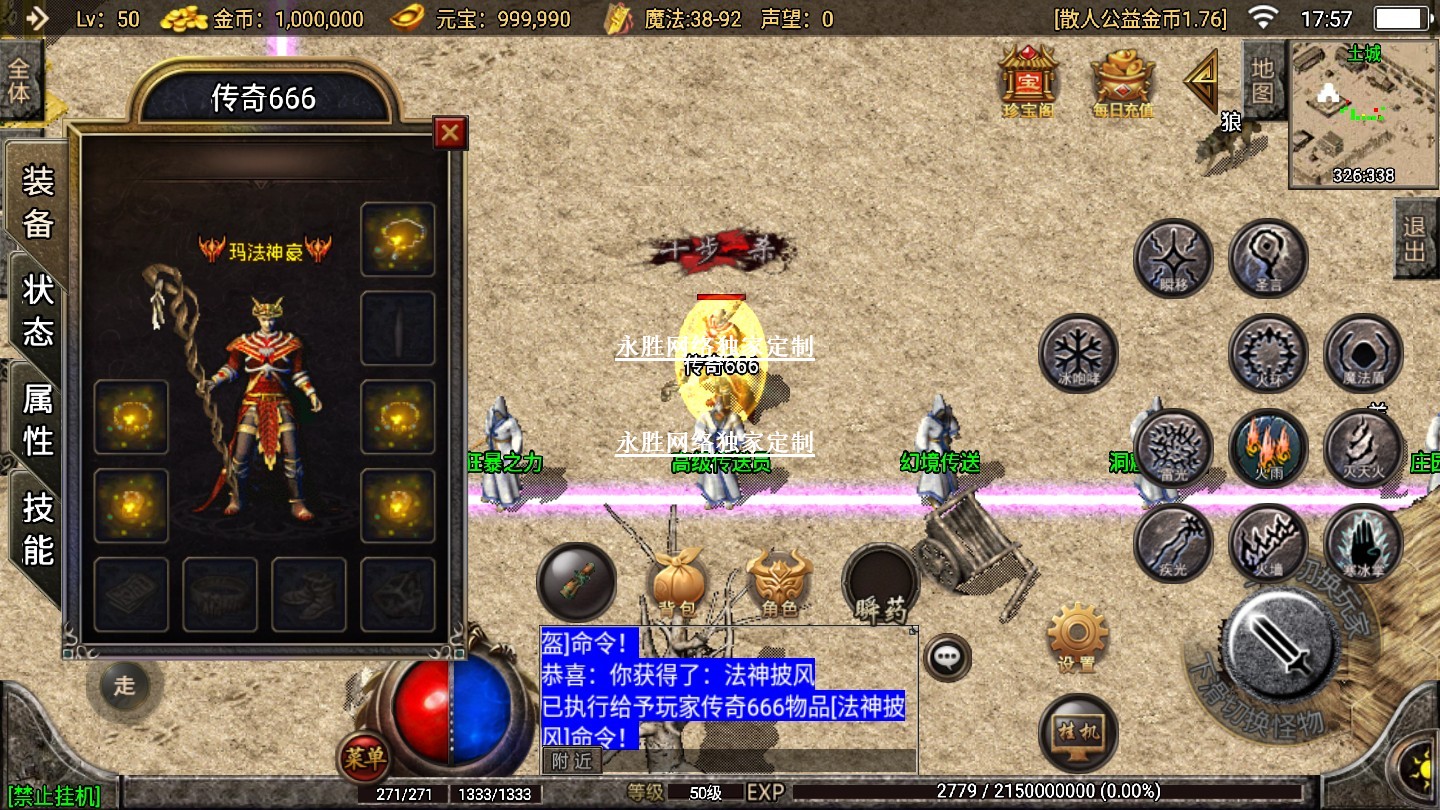Image resolution: width=1440 pixels, height=810 pixels.
Task: Open the red 菜单 menu button
Action: (x=363, y=759)
